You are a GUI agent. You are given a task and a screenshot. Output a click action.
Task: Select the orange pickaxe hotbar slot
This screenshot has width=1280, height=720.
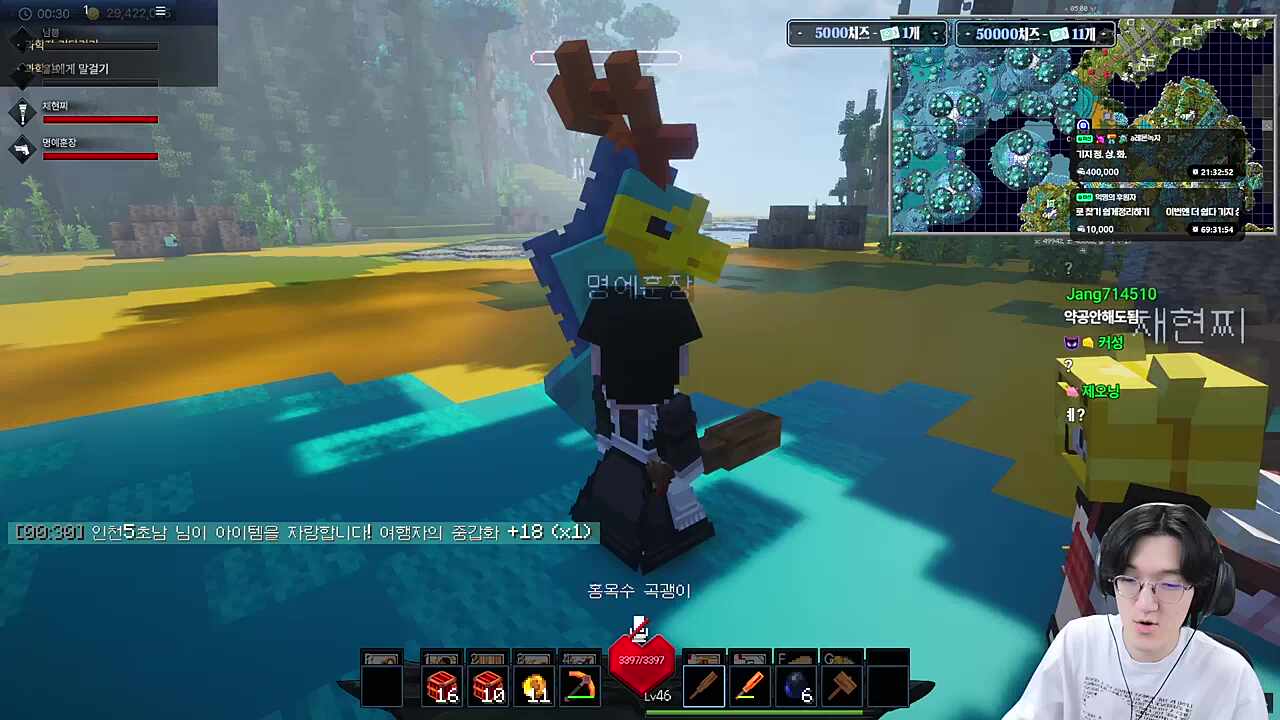coord(580,687)
